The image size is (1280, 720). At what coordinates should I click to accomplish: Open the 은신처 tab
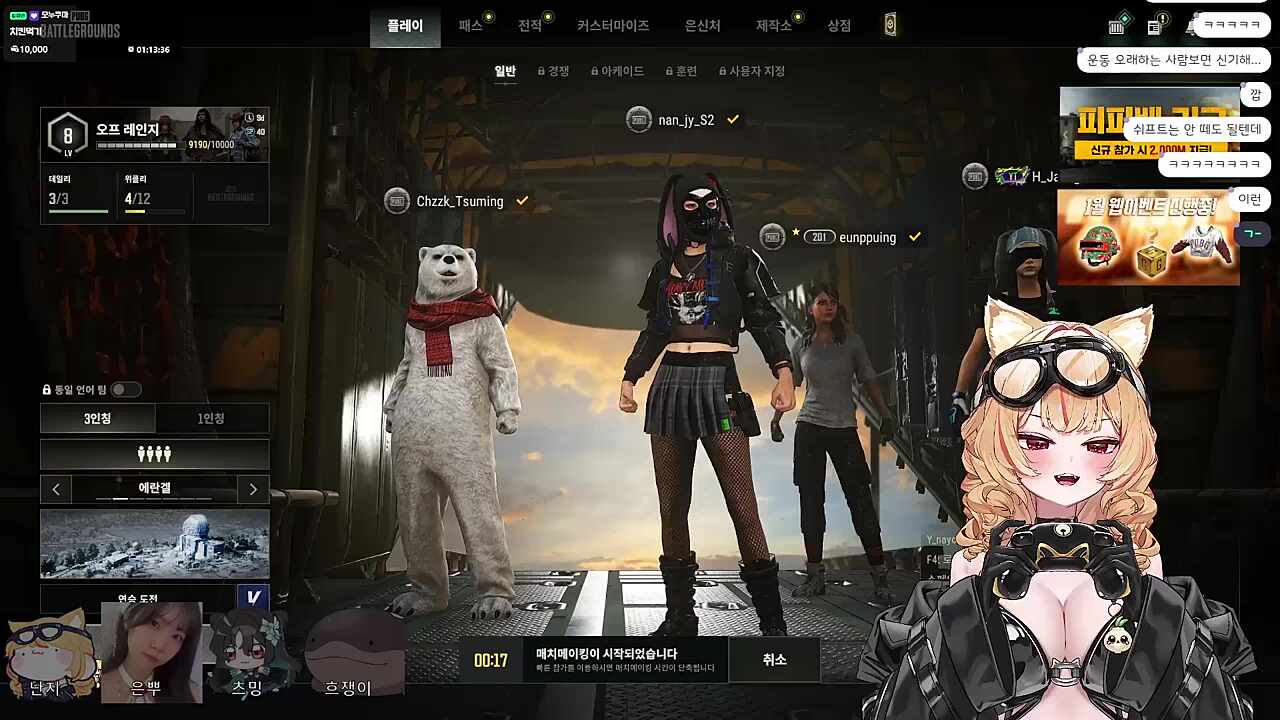pyautogui.click(x=702, y=26)
